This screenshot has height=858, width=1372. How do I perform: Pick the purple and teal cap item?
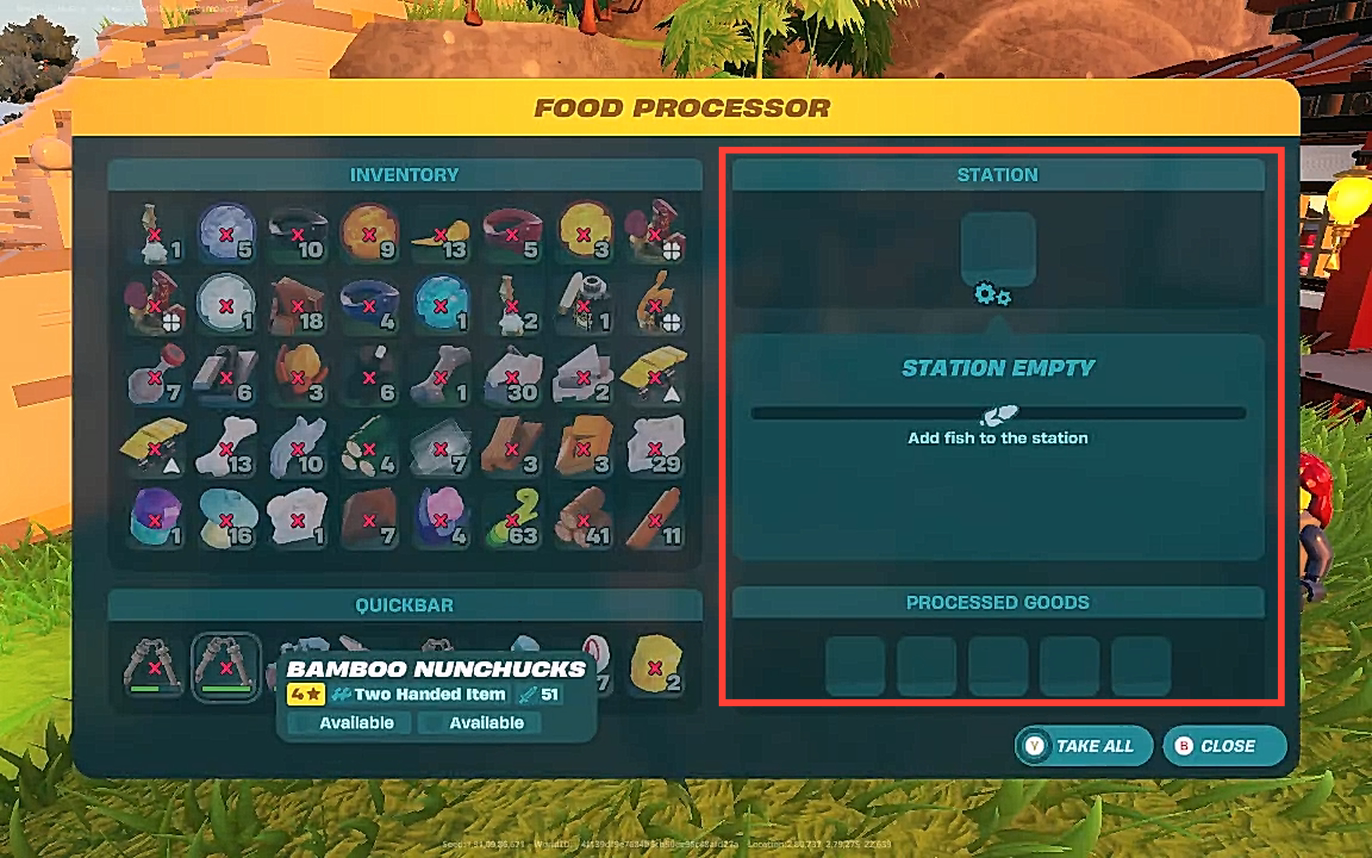[x=155, y=520]
